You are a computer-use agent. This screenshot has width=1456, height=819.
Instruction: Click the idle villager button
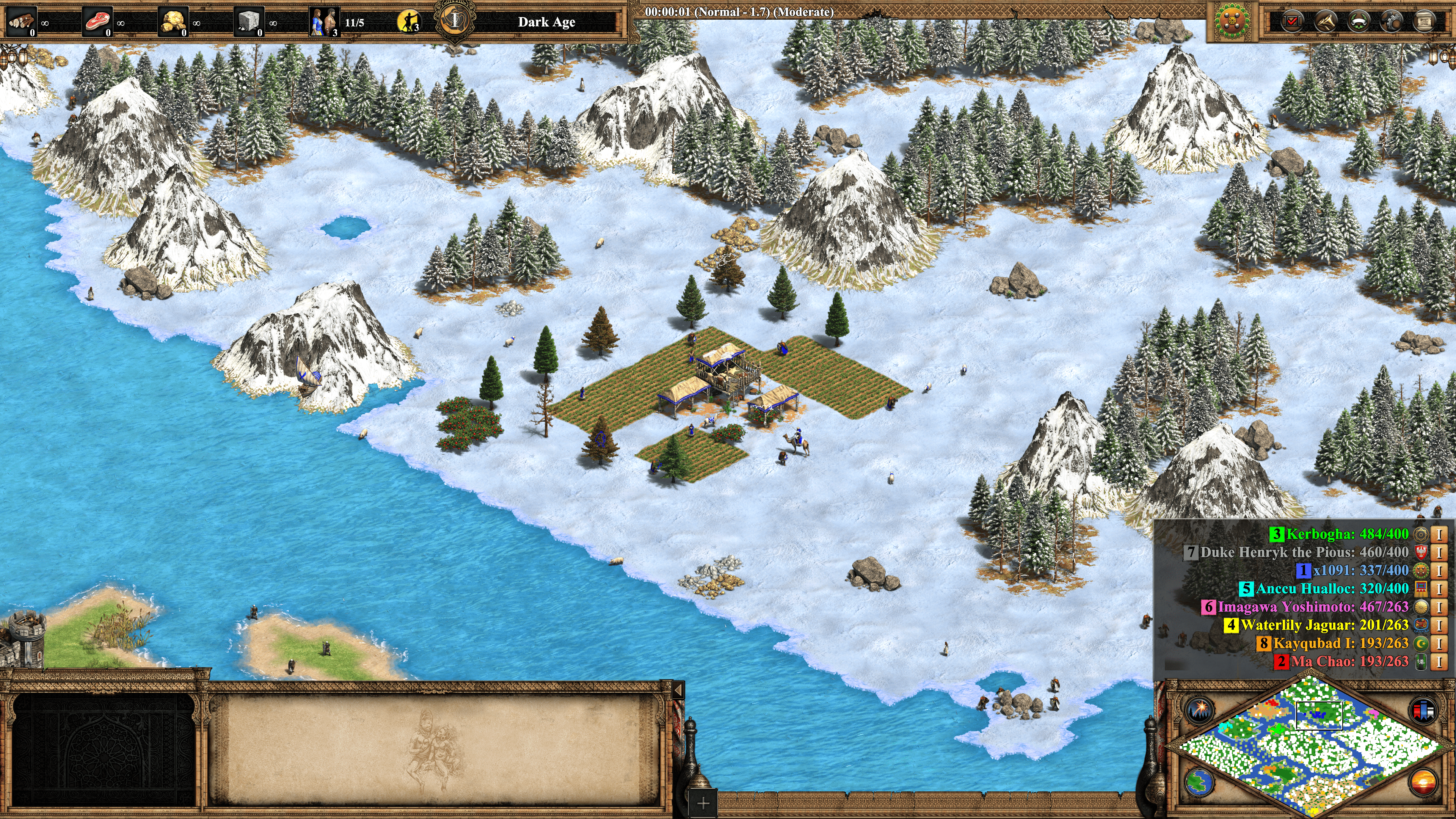tap(409, 22)
